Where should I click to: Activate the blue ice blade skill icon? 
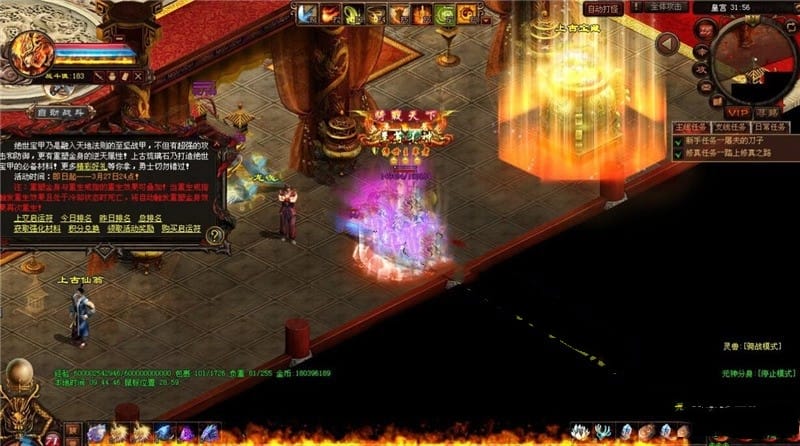tap(305, 13)
